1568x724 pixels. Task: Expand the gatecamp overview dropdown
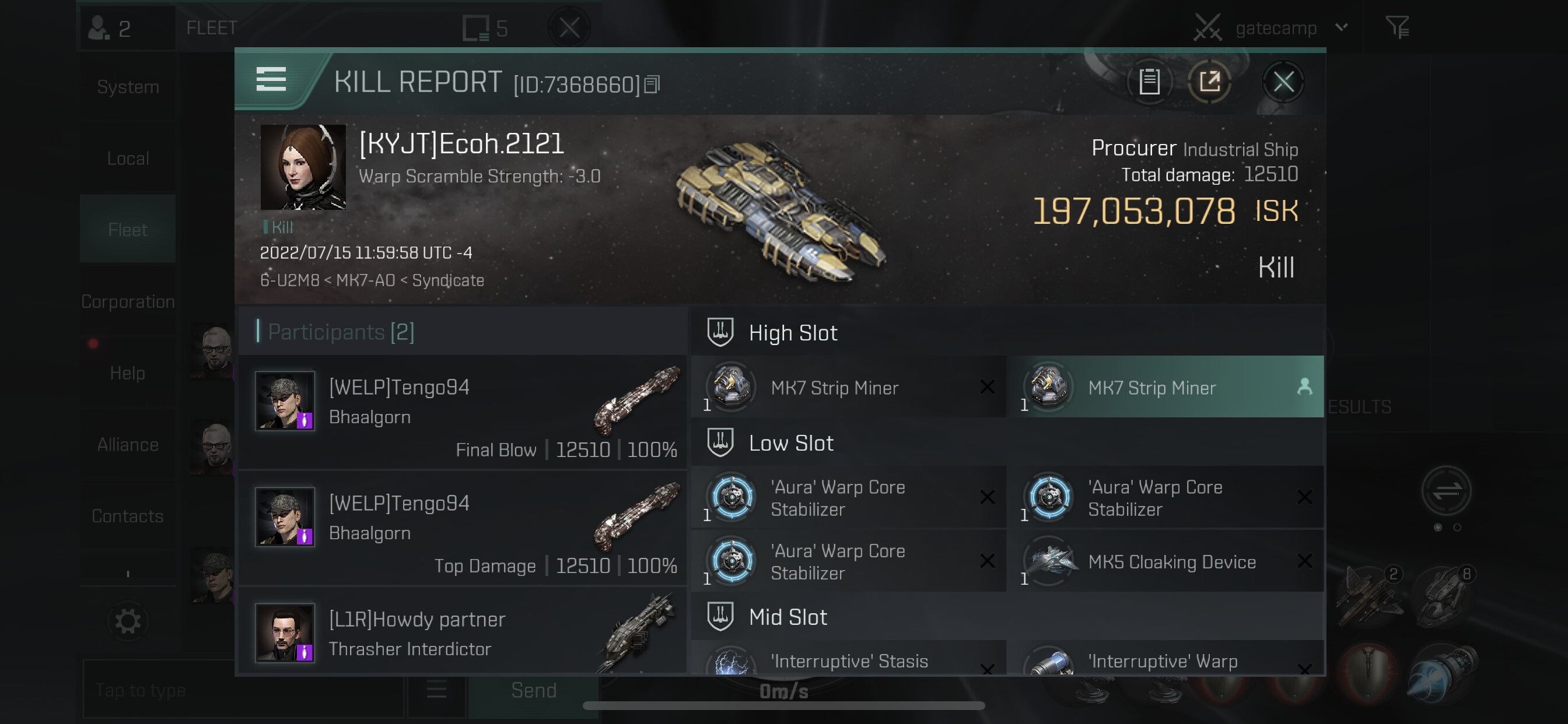[1342, 27]
